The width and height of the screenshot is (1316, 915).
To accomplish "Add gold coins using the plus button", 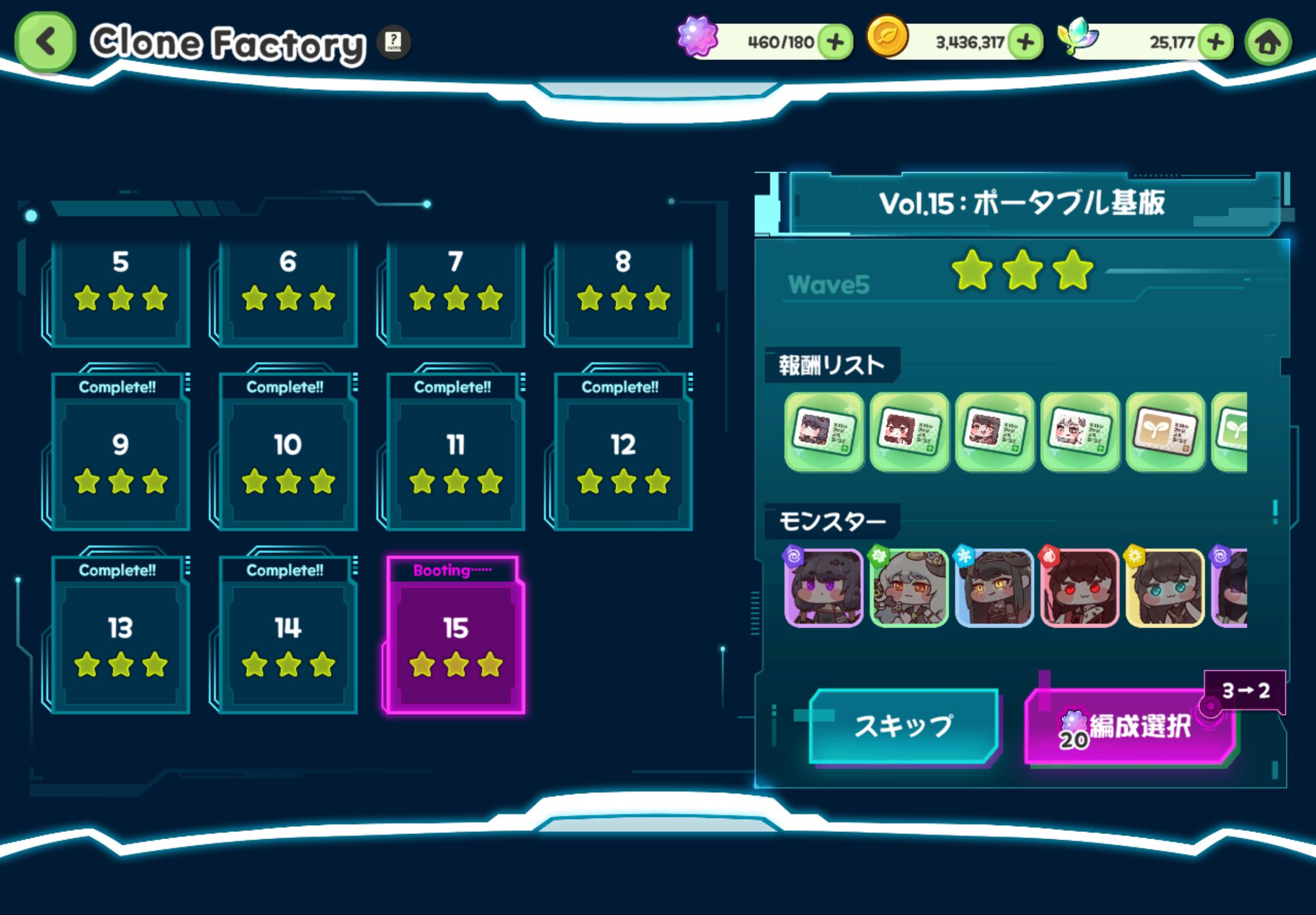I will pos(1025,42).
